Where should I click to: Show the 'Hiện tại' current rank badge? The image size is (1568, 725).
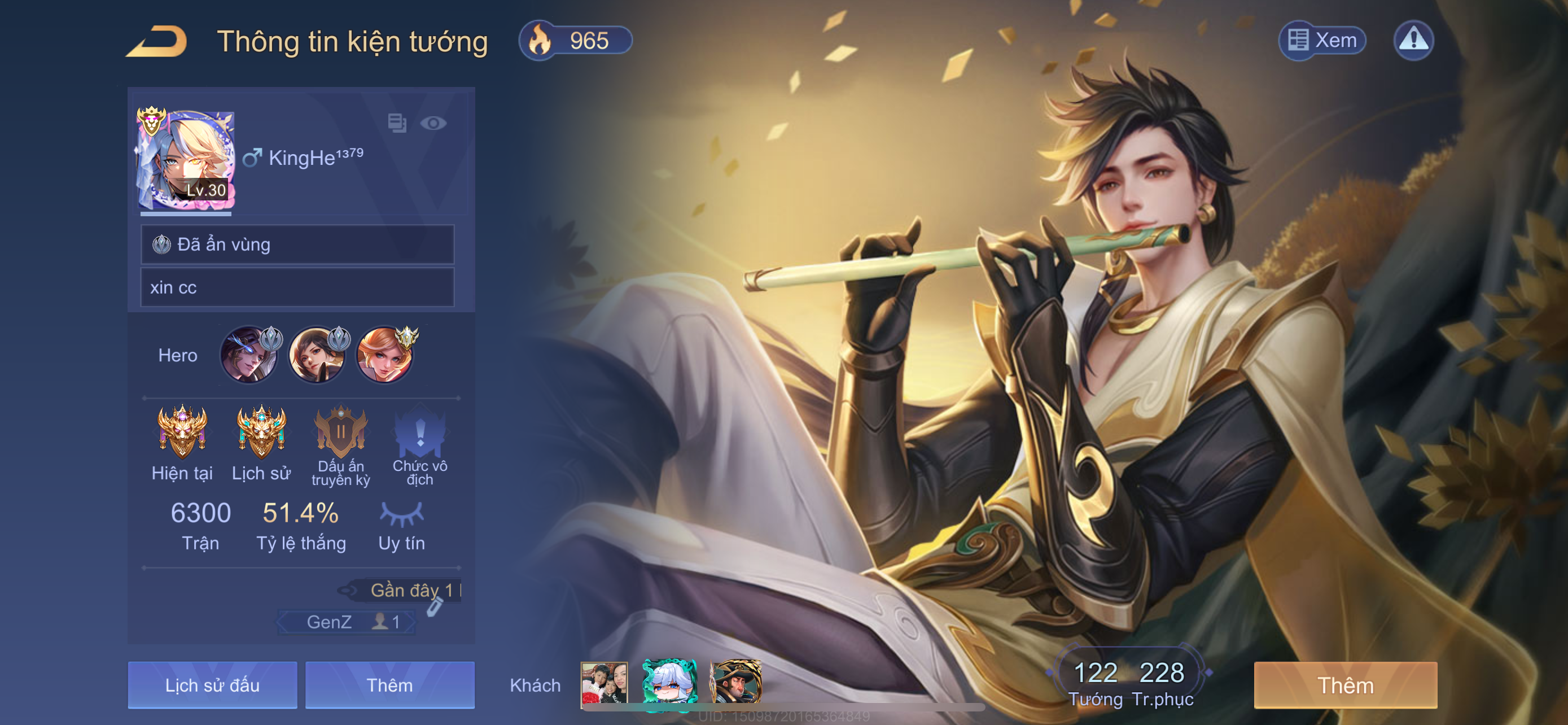pyautogui.click(x=182, y=432)
